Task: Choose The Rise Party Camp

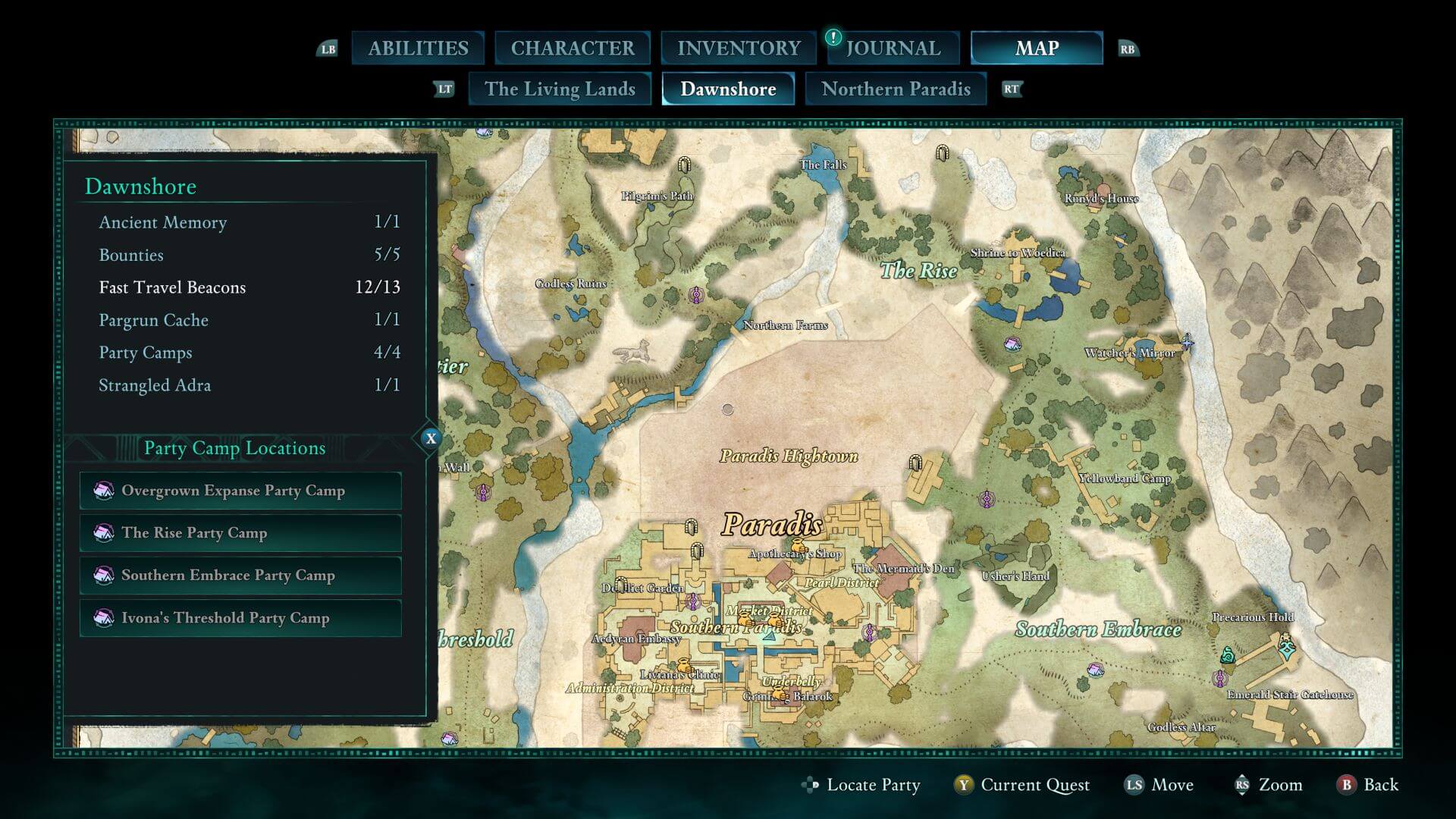Action: 240,533
